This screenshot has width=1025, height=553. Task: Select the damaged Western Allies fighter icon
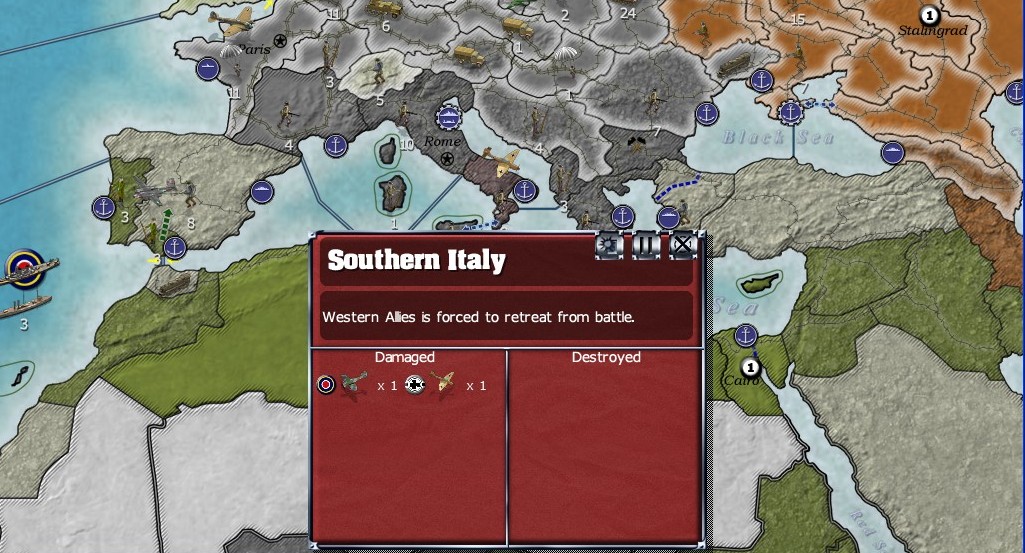pyautogui.click(x=355, y=384)
